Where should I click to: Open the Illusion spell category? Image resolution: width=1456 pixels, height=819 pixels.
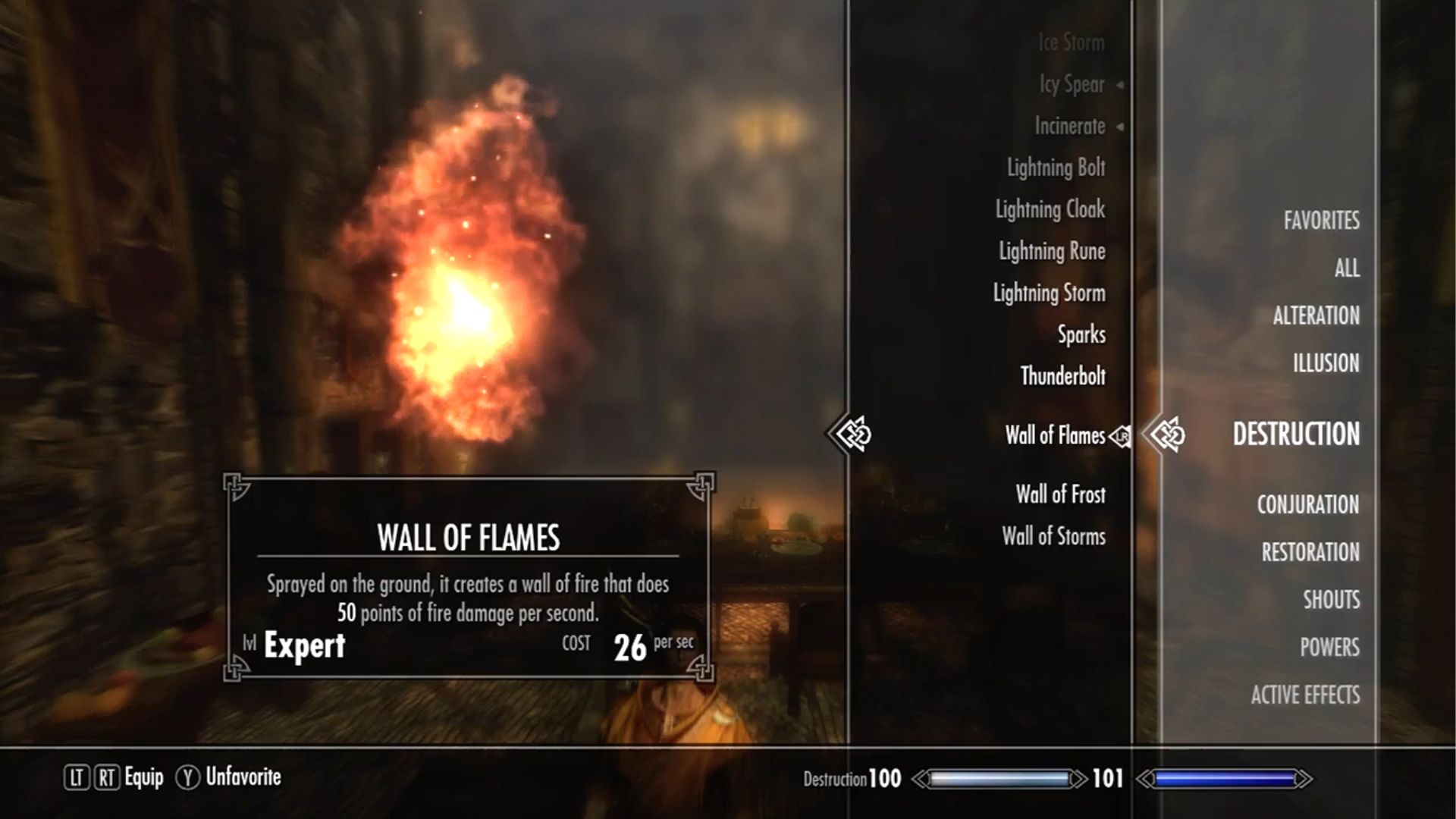(x=1326, y=363)
